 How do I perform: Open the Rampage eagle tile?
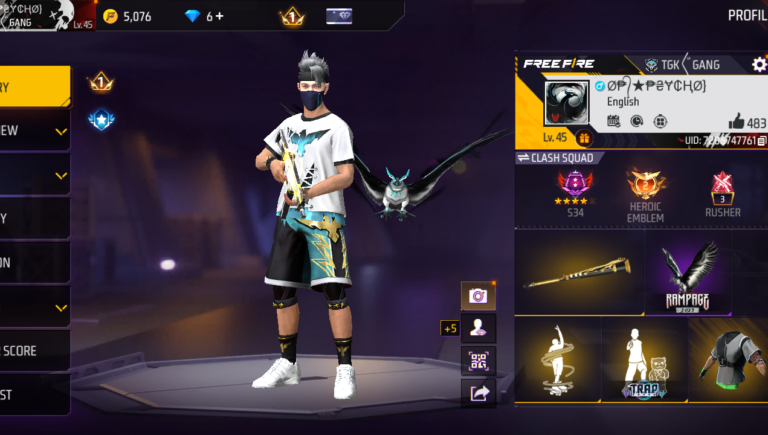(688, 273)
